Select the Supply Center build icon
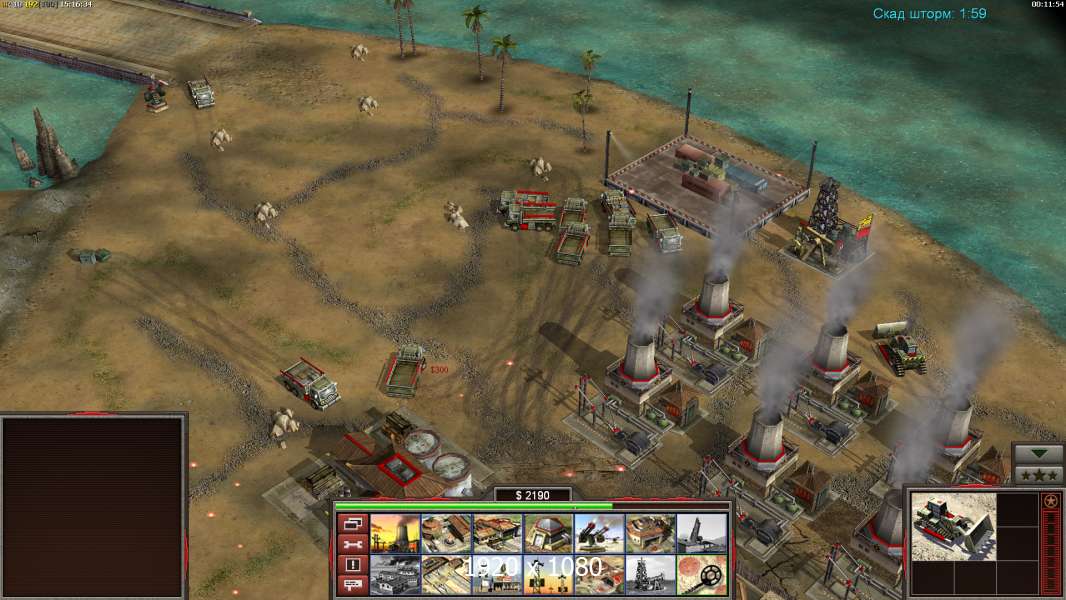Image resolution: width=1066 pixels, height=600 pixels. (x=497, y=533)
